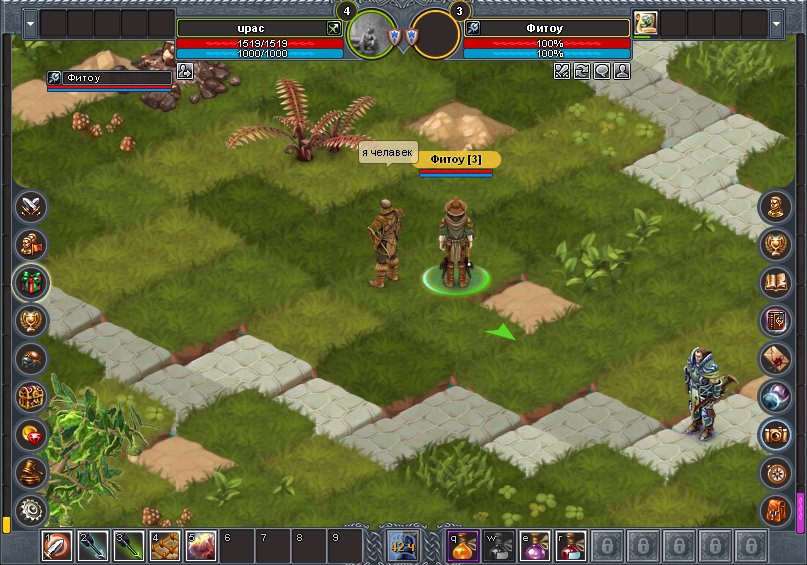Open the auction gavel icon
This screenshot has height=565, width=807.
[32, 472]
